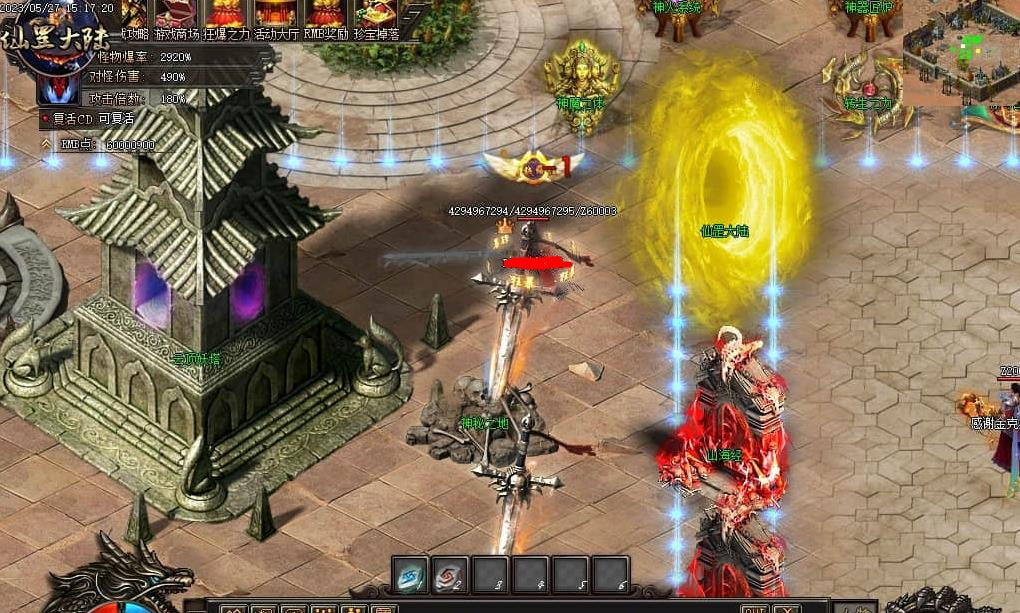Click the town minimap
Viewport: 1020px width, 613px height.
(960, 50)
